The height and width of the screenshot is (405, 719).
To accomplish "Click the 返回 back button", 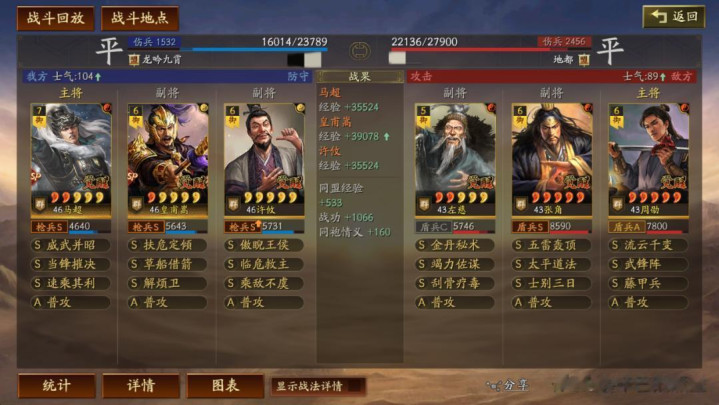I will click(x=673, y=17).
